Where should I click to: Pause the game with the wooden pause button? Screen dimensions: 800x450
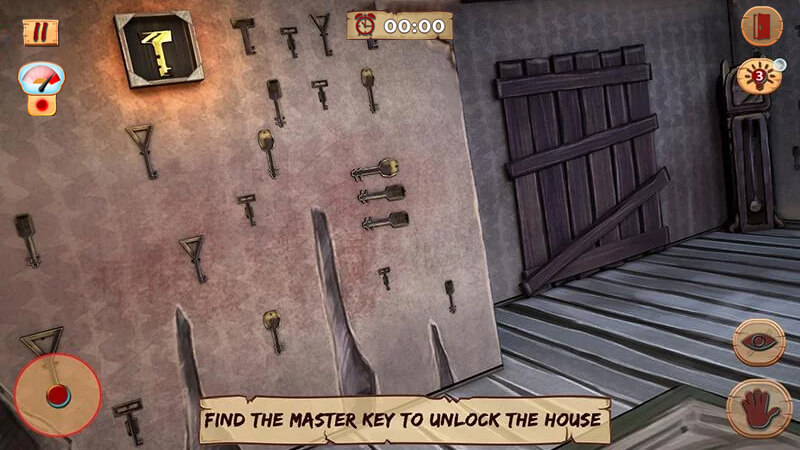[x=40, y=32]
